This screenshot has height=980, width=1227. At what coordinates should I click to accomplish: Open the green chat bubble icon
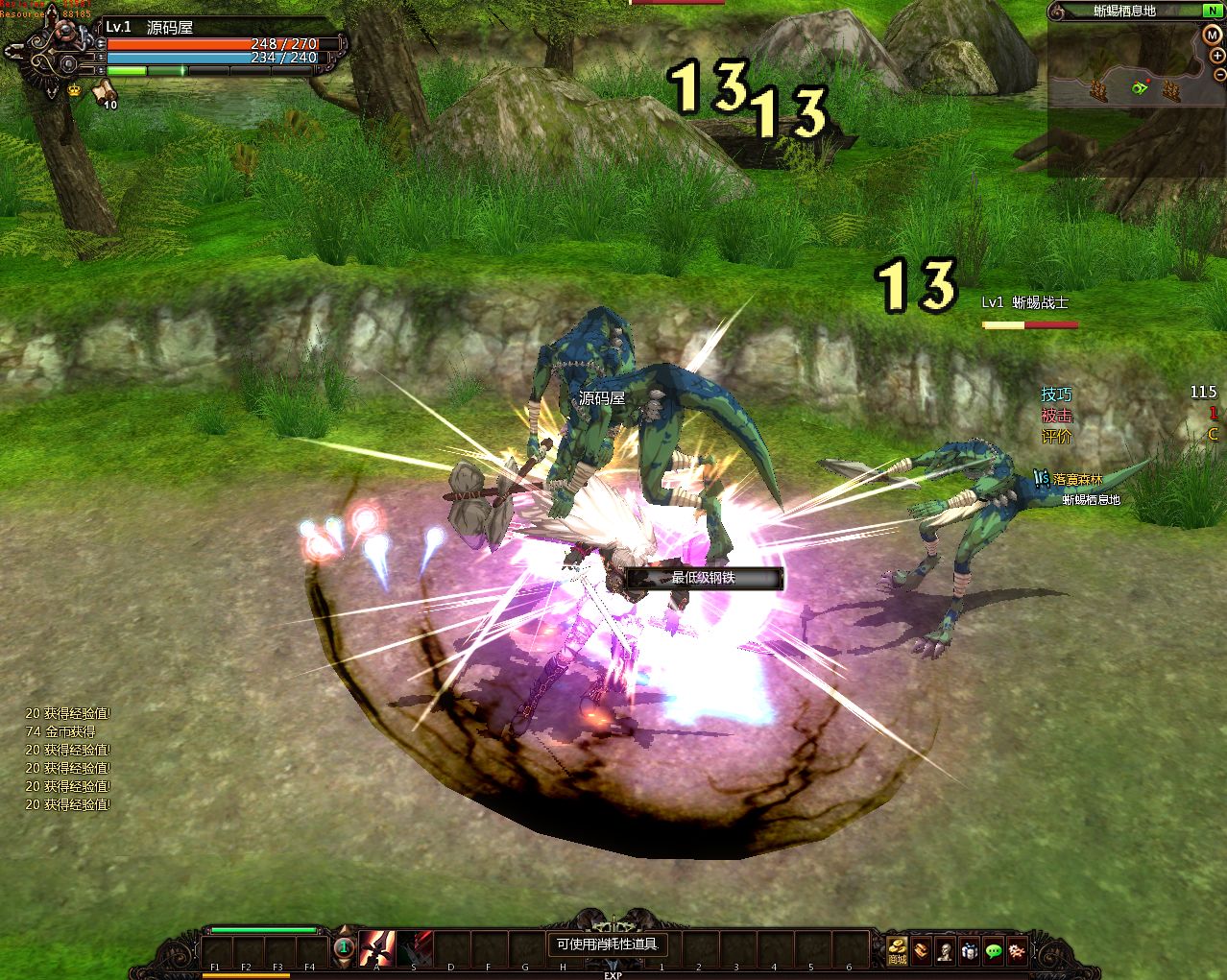point(994,950)
